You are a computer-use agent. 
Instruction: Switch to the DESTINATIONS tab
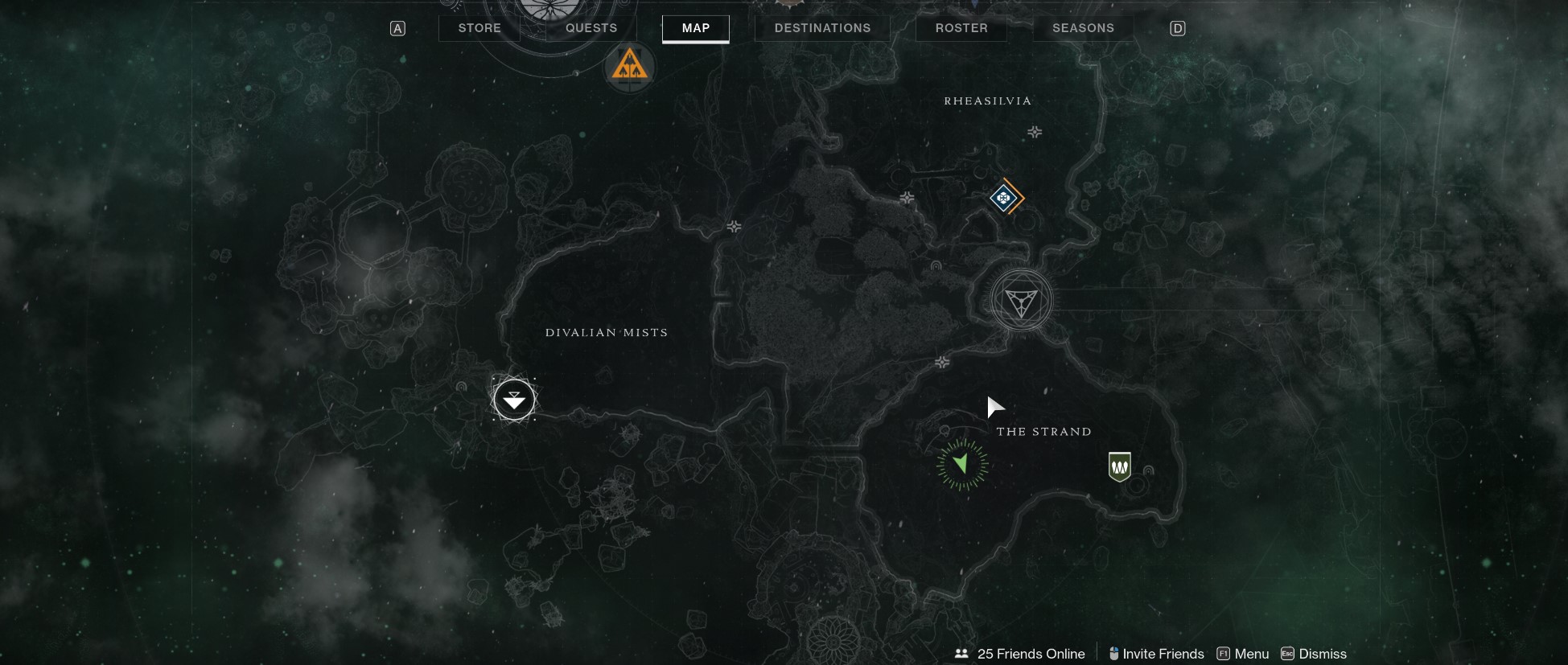pos(822,27)
